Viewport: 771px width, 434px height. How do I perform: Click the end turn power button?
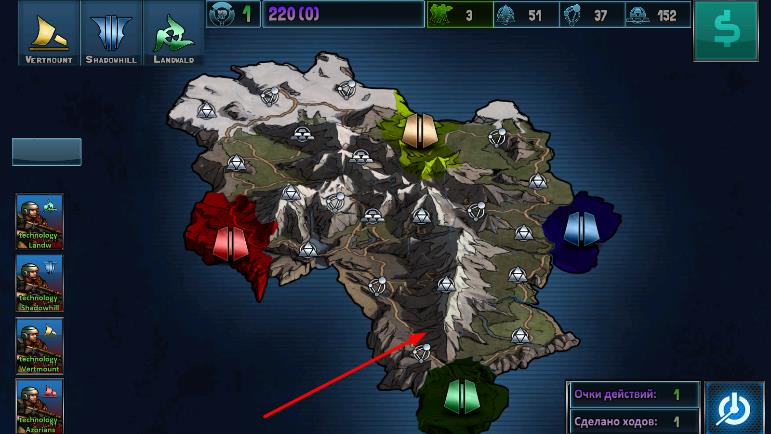coord(735,407)
